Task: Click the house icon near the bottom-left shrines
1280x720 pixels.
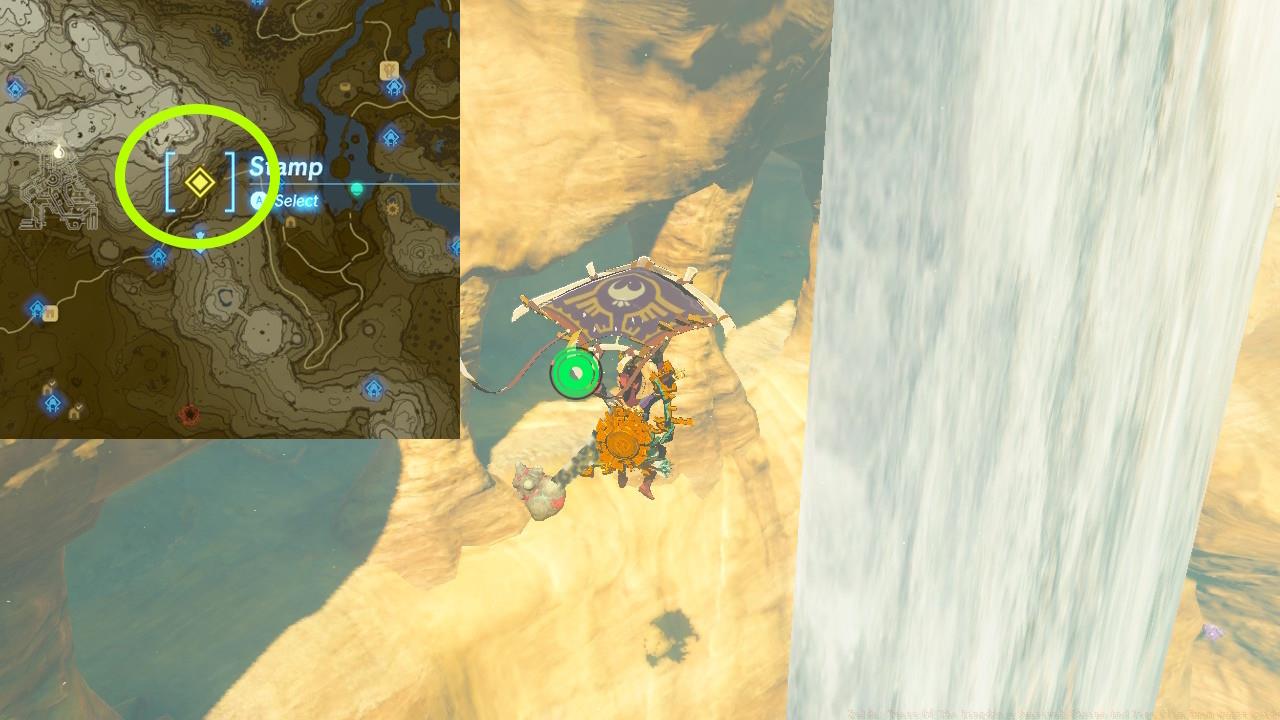Action: tap(75, 411)
